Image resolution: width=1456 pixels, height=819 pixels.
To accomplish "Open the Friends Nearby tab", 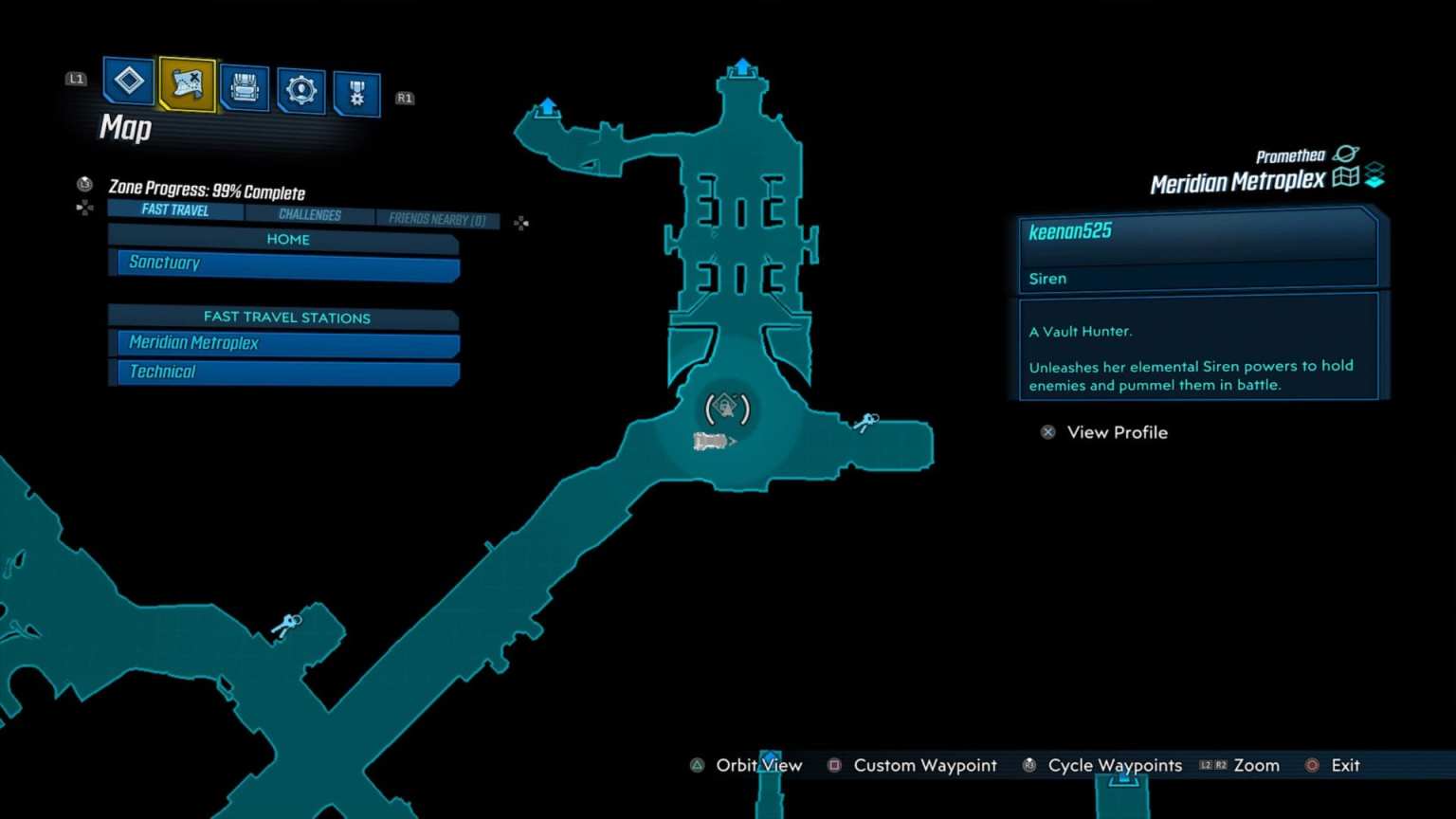I will pyautogui.click(x=436, y=219).
